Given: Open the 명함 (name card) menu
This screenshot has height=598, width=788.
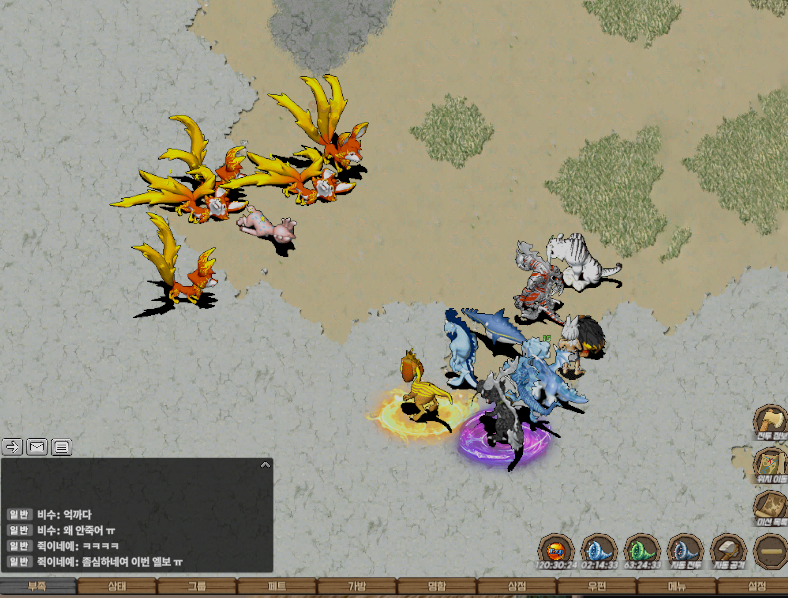Looking at the screenshot, I should click(437, 587).
